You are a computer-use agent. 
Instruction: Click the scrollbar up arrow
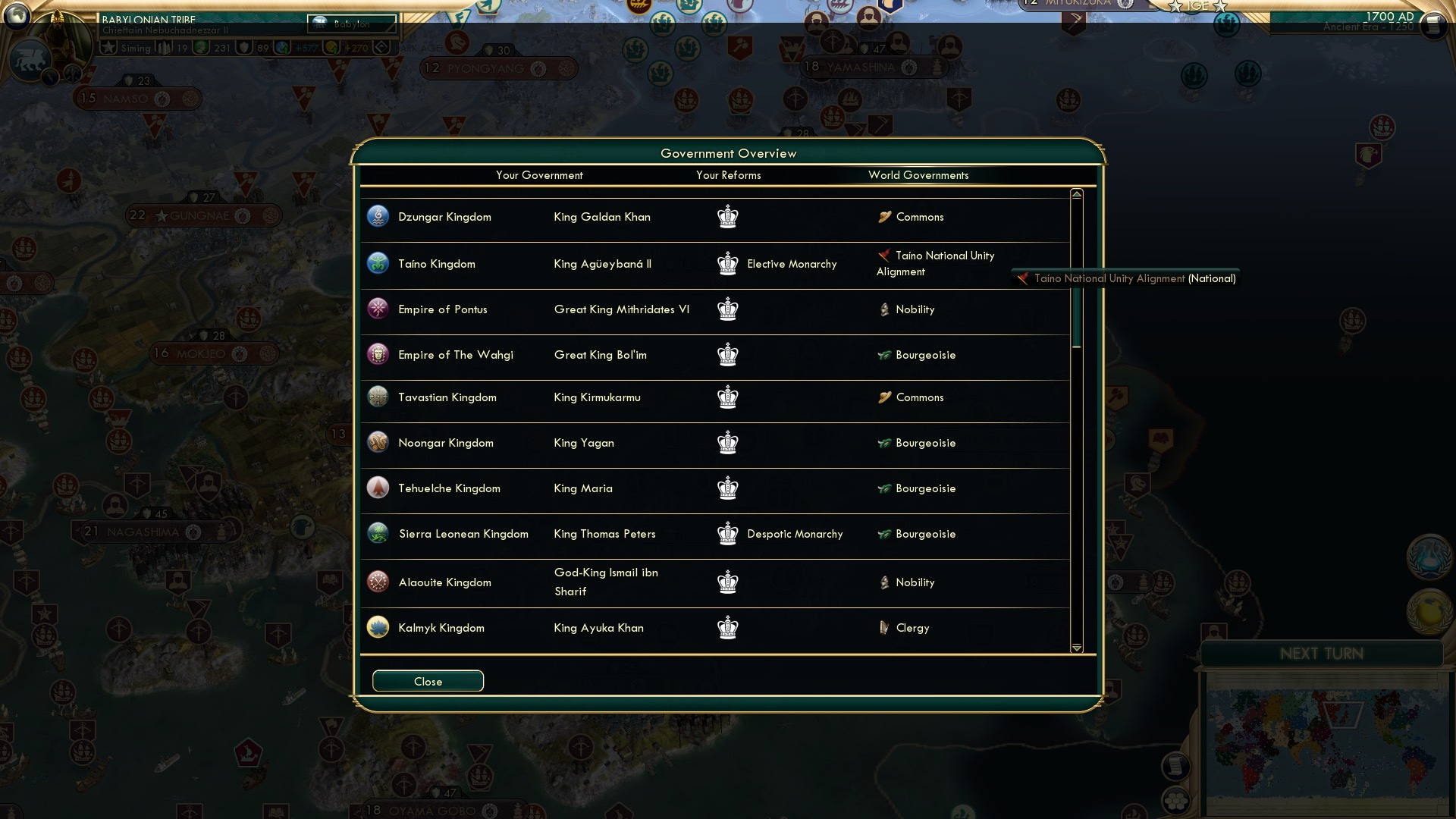[x=1075, y=194]
